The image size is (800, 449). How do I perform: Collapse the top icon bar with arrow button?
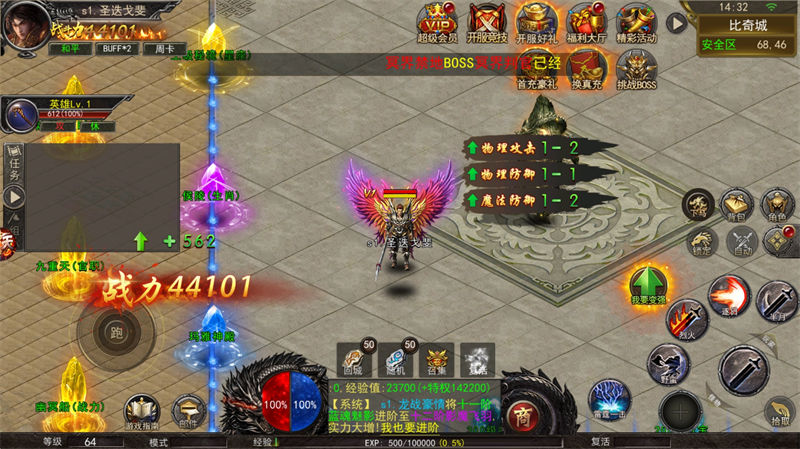pos(677,22)
